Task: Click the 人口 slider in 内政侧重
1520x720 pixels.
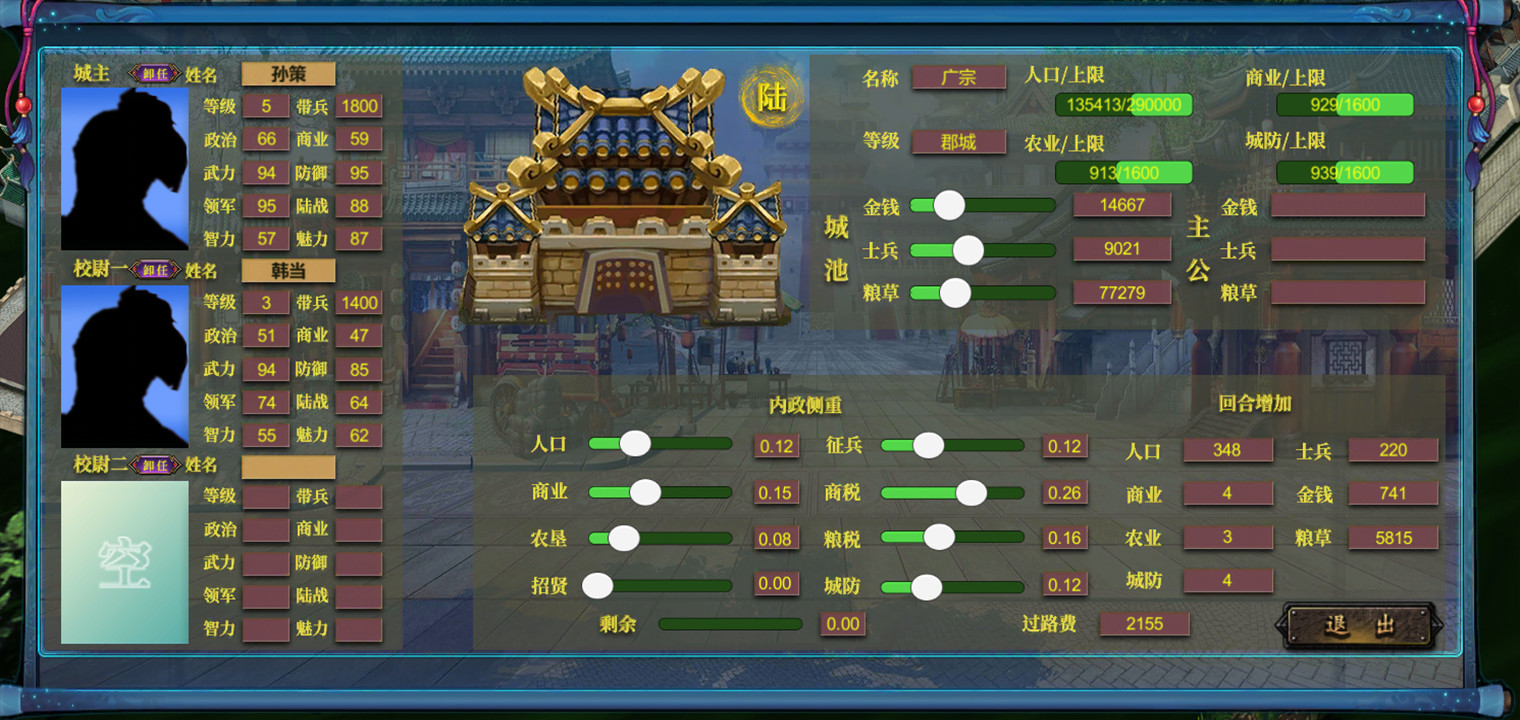Action: tap(637, 443)
